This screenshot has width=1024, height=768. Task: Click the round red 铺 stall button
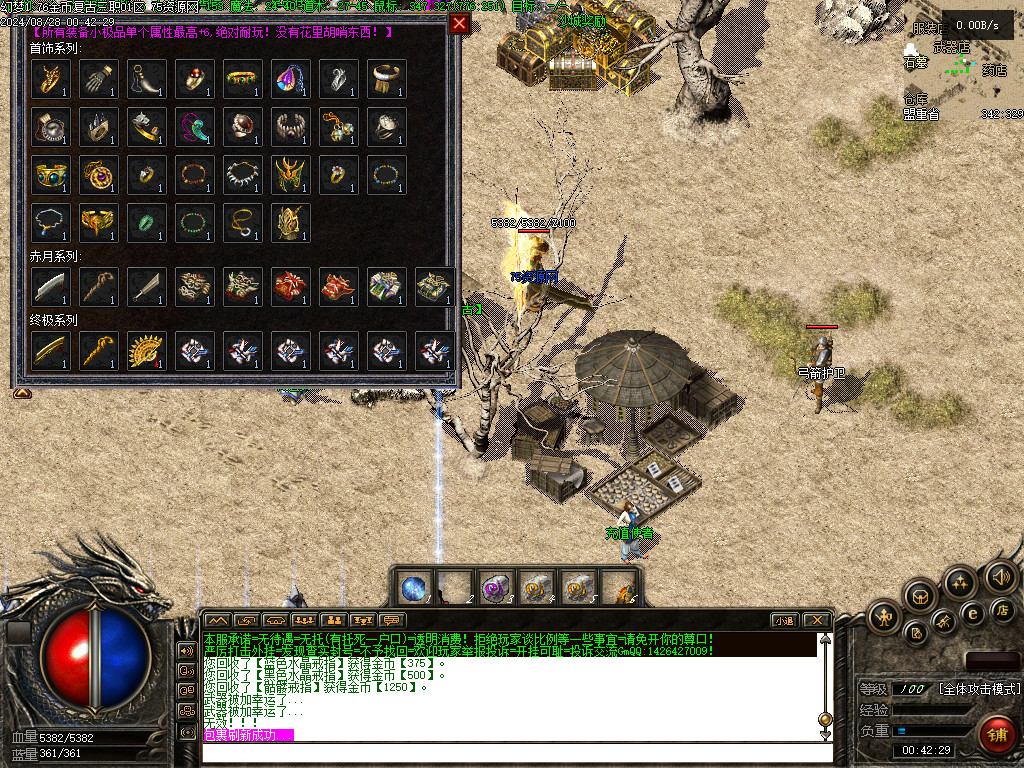tap(996, 733)
